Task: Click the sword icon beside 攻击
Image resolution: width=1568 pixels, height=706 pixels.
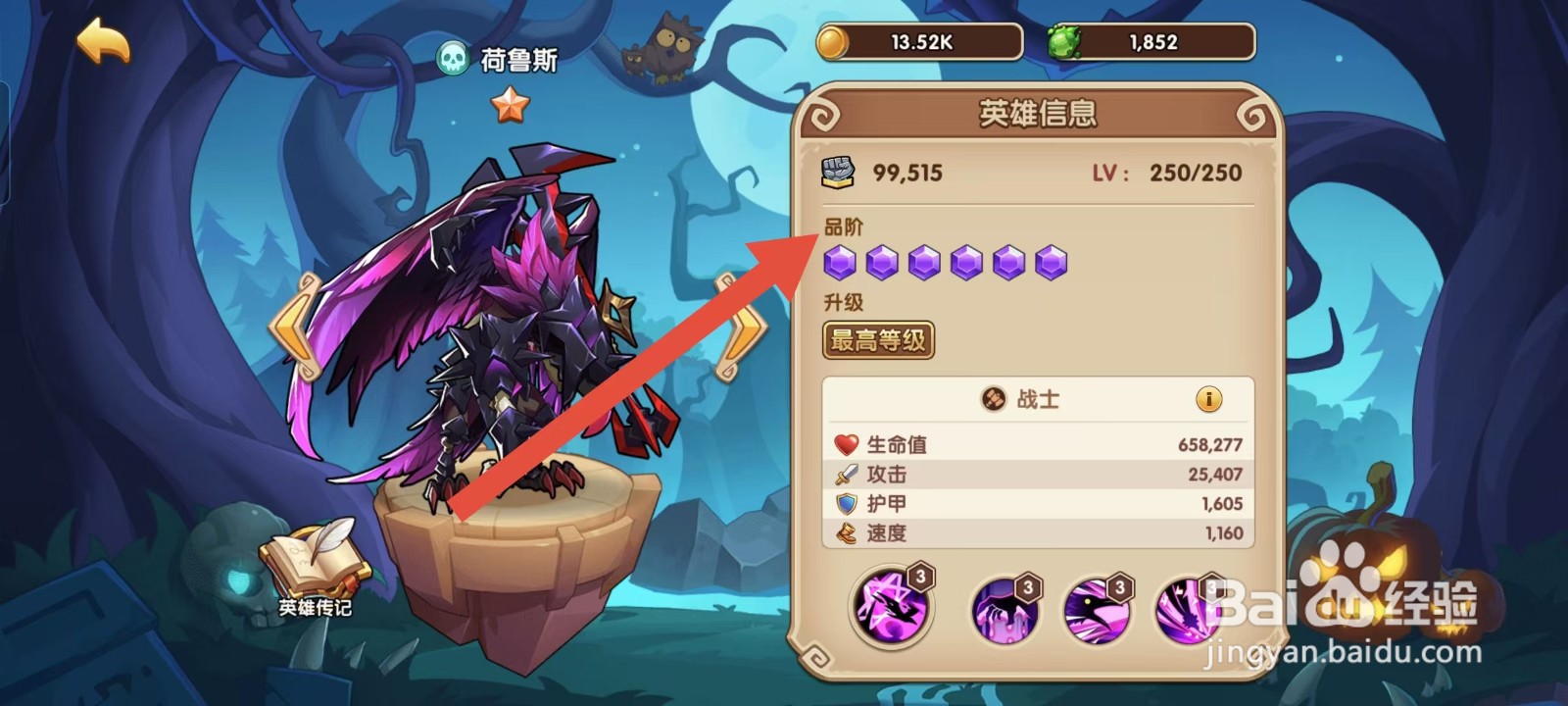Action: [x=845, y=474]
